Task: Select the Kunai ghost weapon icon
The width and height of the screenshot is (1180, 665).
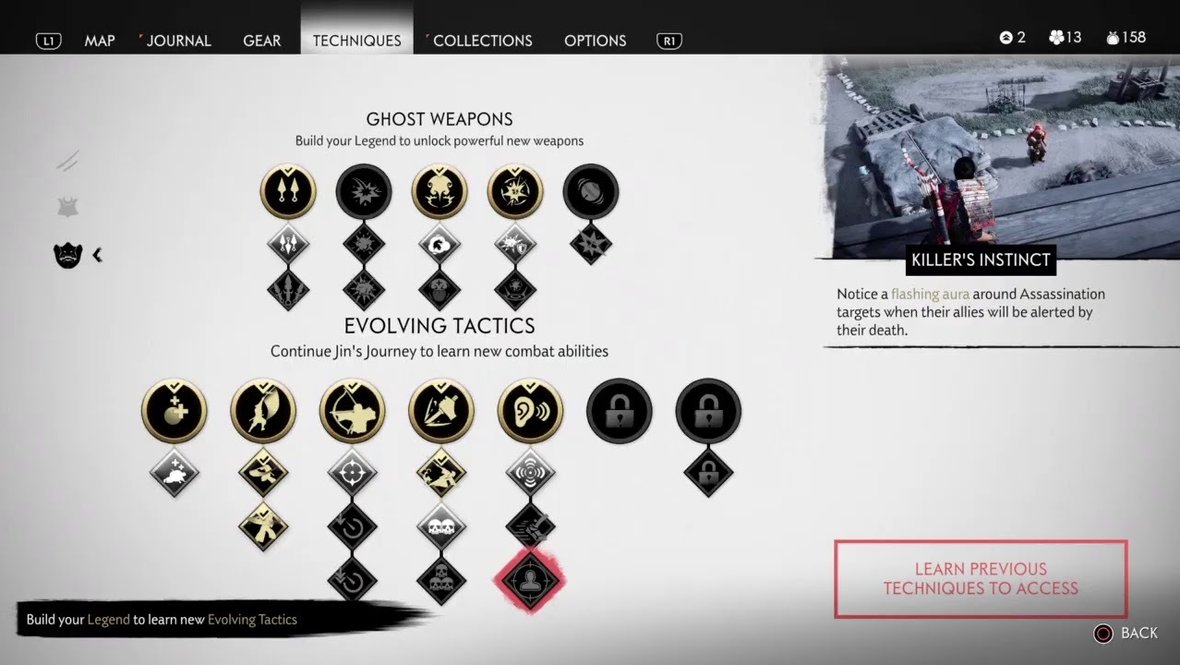Action: (288, 191)
